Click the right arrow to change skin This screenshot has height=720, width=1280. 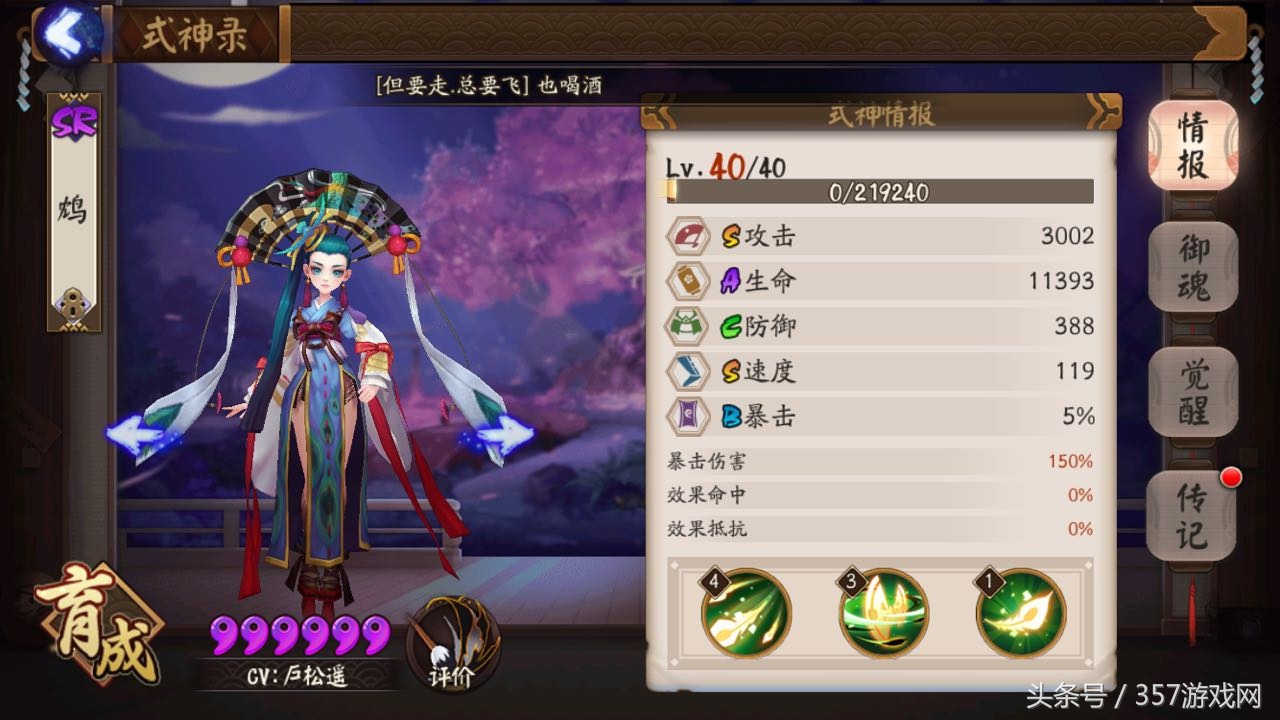[497, 434]
